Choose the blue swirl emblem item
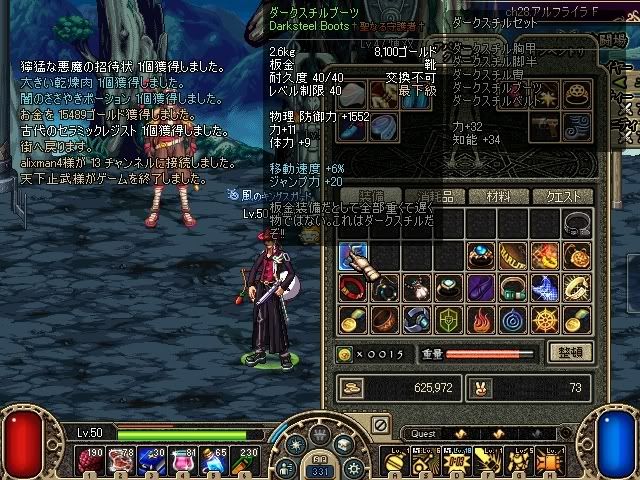The width and height of the screenshot is (640, 480). click(x=513, y=319)
